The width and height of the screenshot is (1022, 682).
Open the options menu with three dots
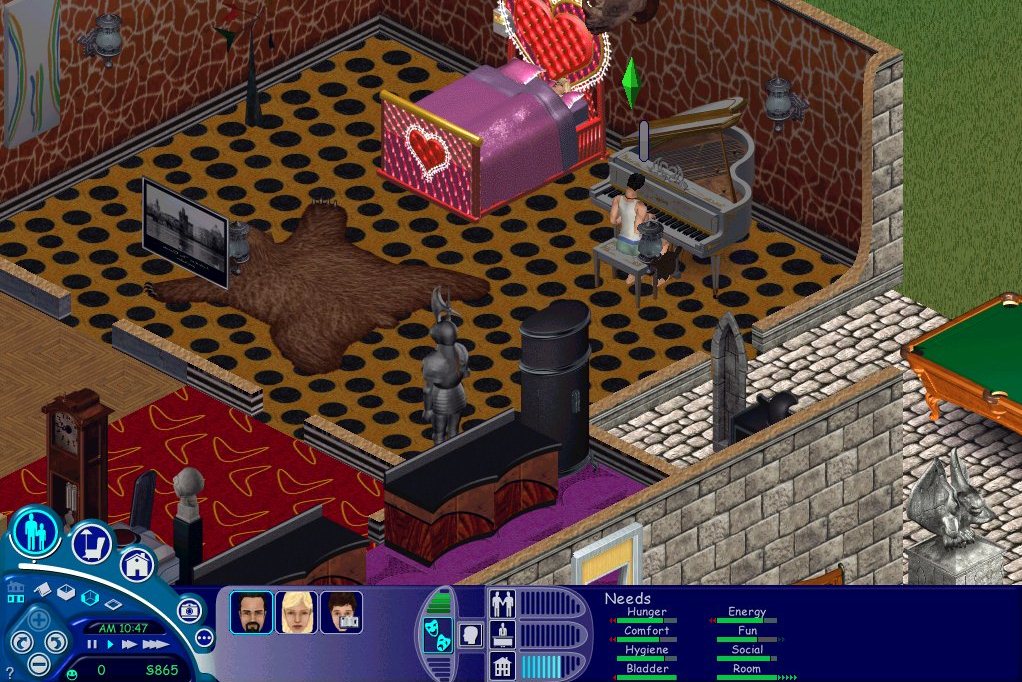click(205, 637)
